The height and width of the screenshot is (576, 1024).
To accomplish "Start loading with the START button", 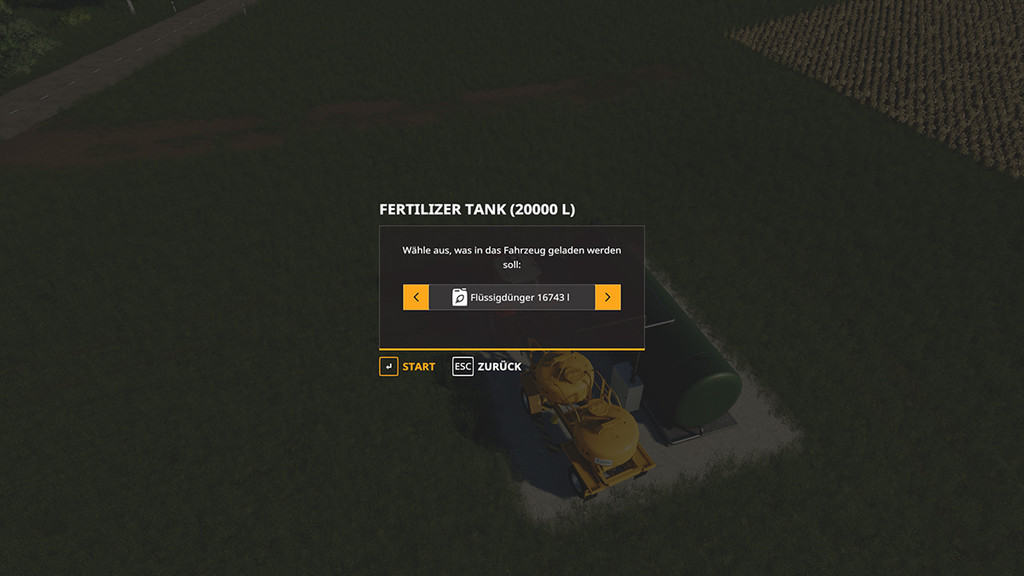I will pyautogui.click(x=408, y=367).
